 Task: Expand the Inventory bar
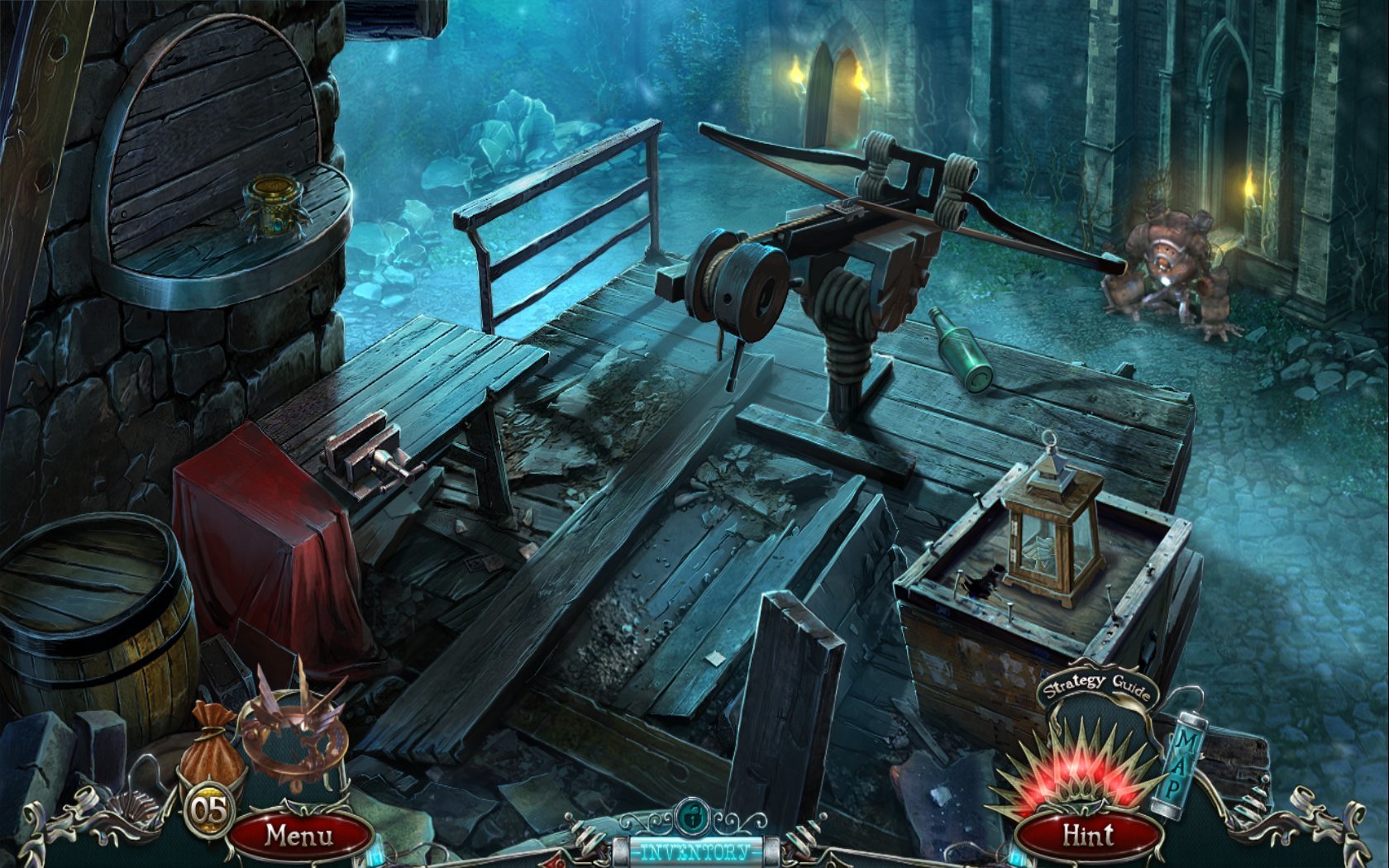pyautogui.click(x=694, y=851)
